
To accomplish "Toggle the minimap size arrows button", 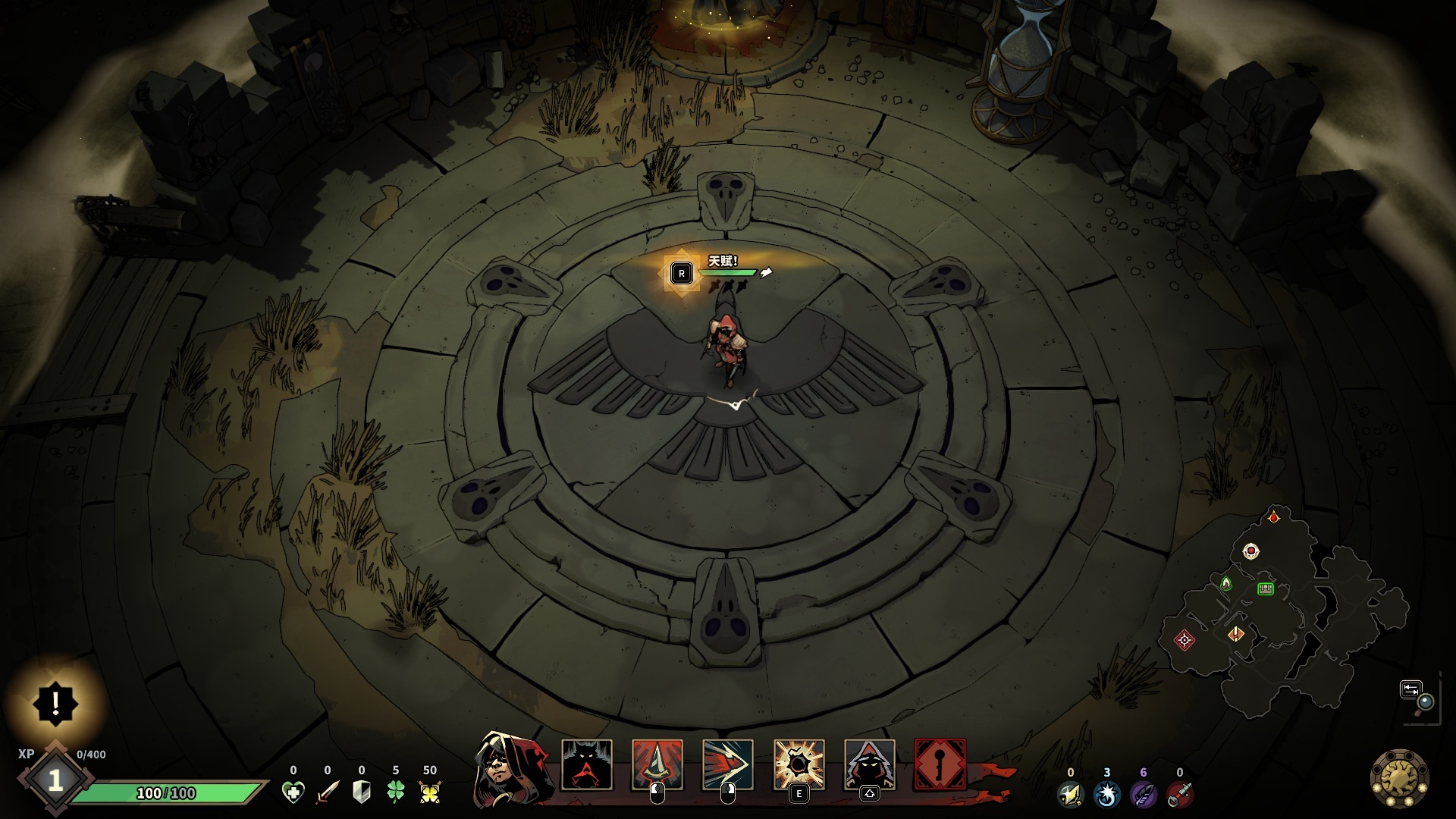I will (1410, 689).
